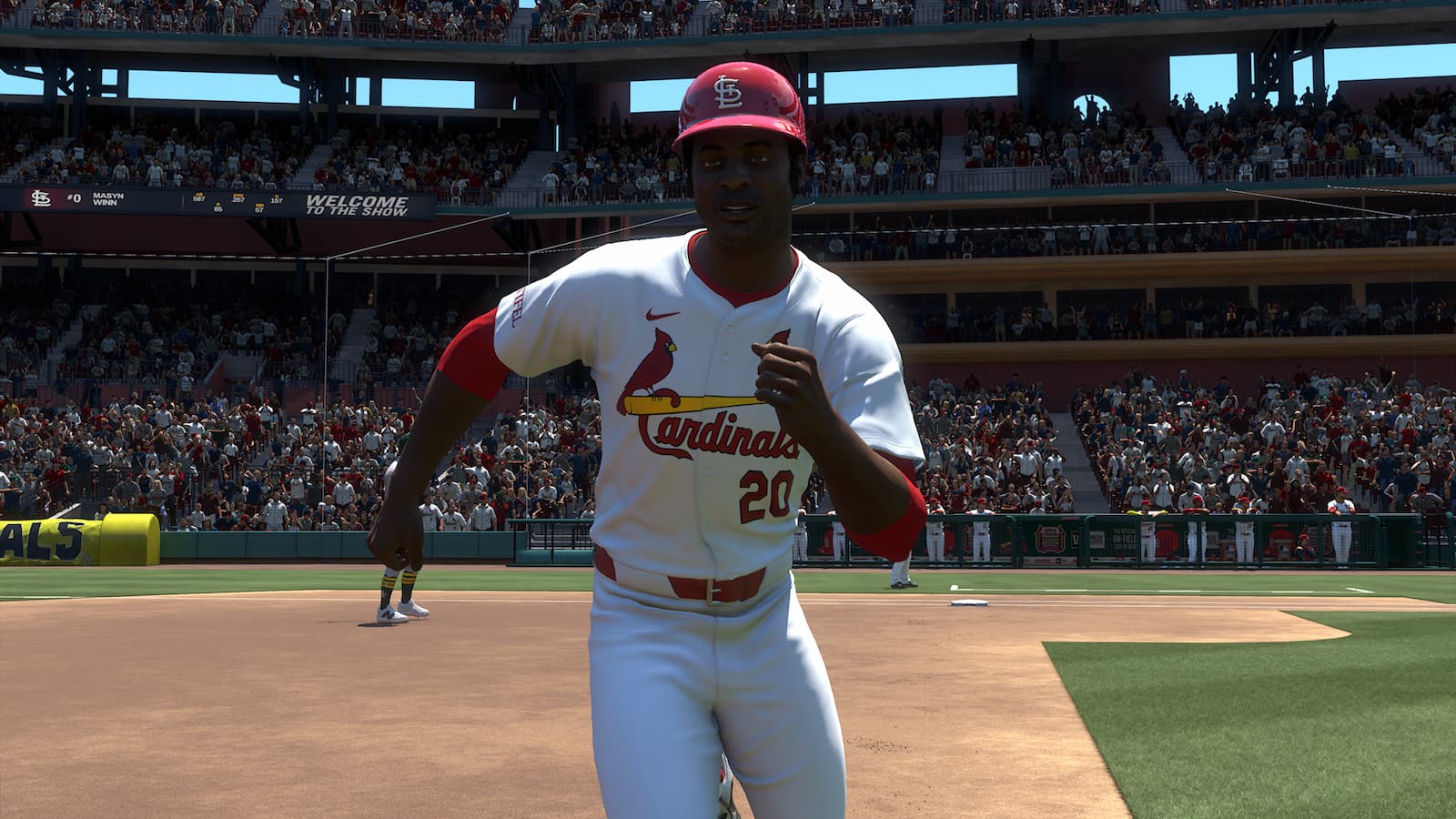Image resolution: width=1456 pixels, height=819 pixels.
Task: Click the WELCOME TO THE SHOW banner text
Action: [357, 204]
